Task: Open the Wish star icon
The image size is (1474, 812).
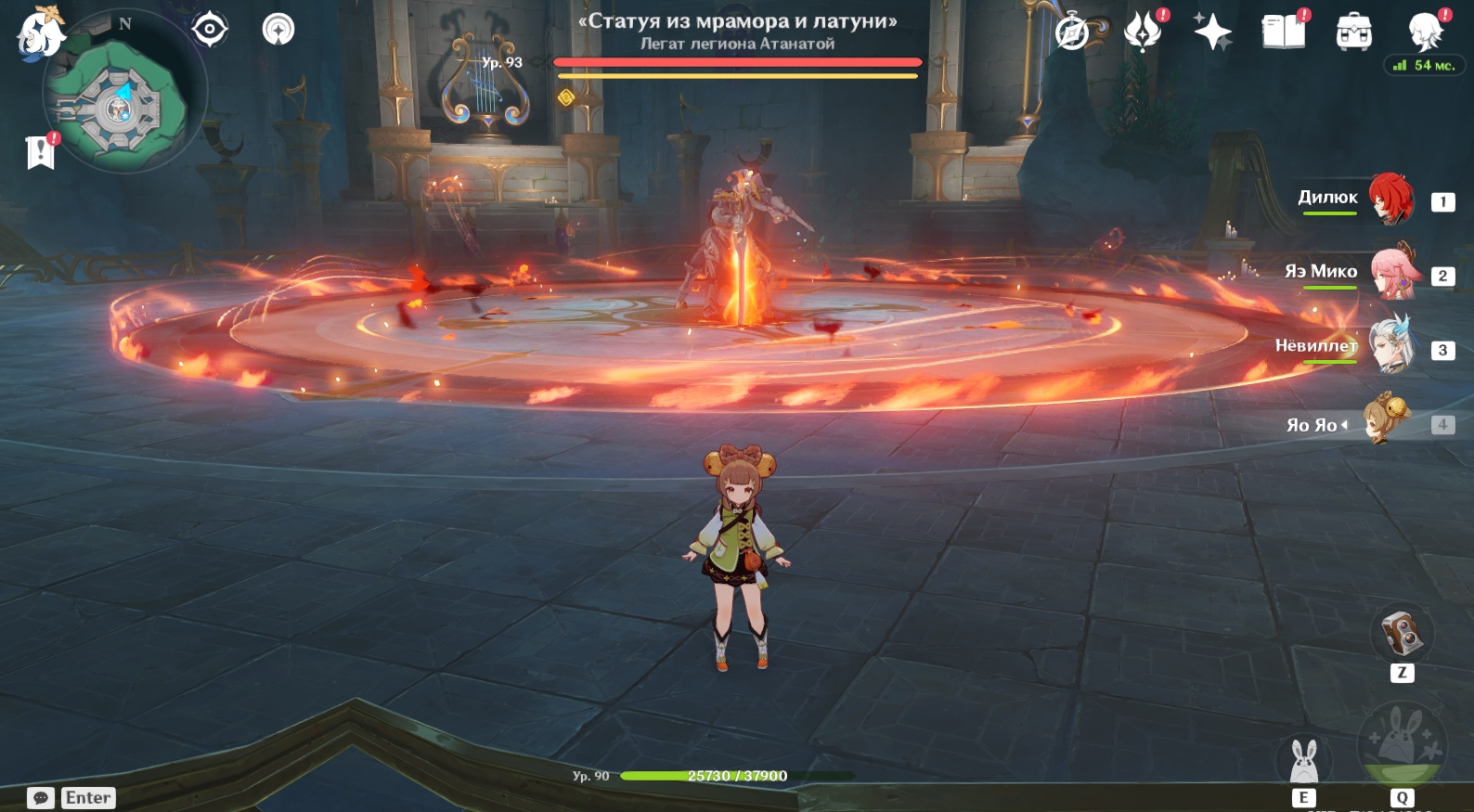Action: (1212, 33)
